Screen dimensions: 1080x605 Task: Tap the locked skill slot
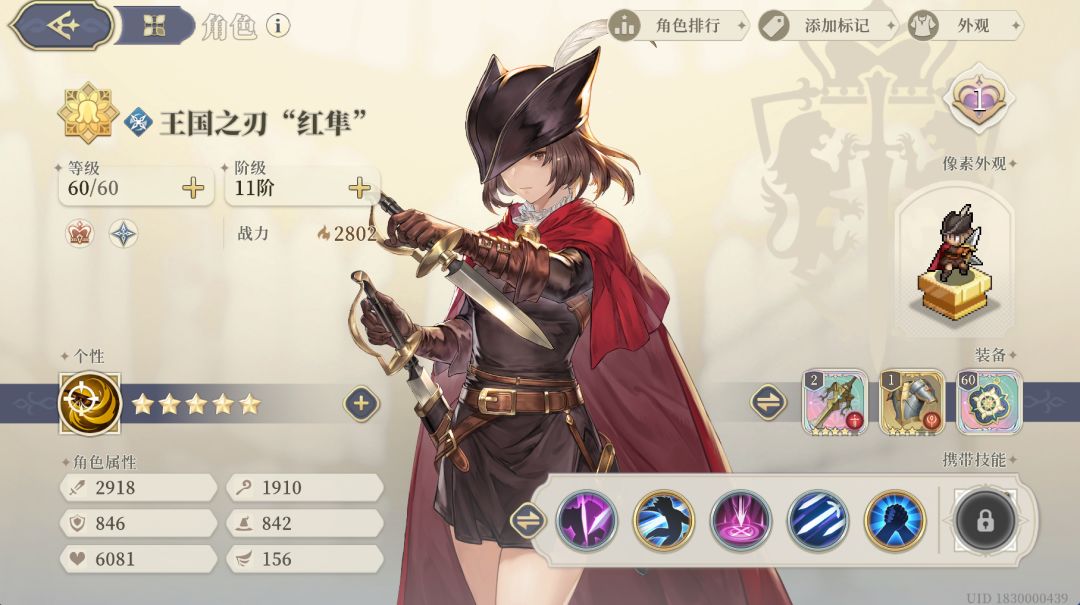[985, 520]
